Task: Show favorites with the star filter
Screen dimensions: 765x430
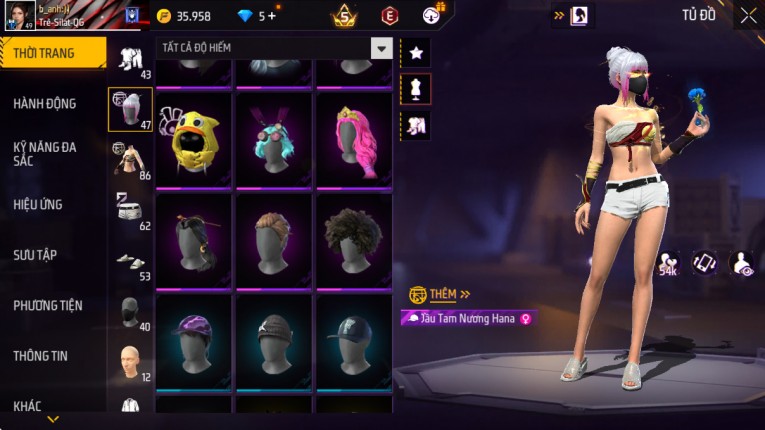Action: coord(416,52)
